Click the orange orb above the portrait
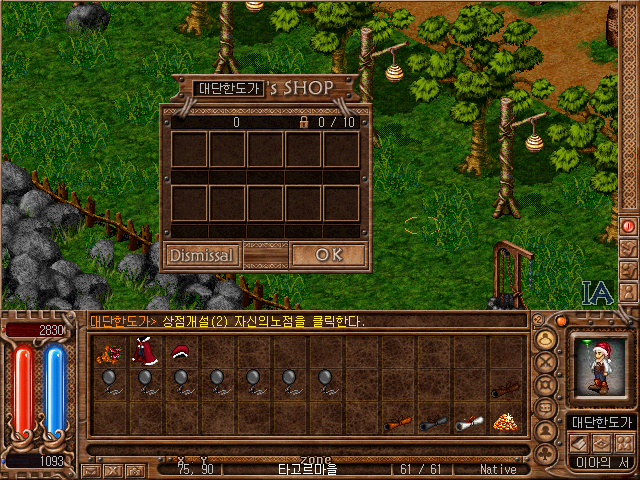The width and height of the screenshot is (640, 480). click(x=561, y=322)
